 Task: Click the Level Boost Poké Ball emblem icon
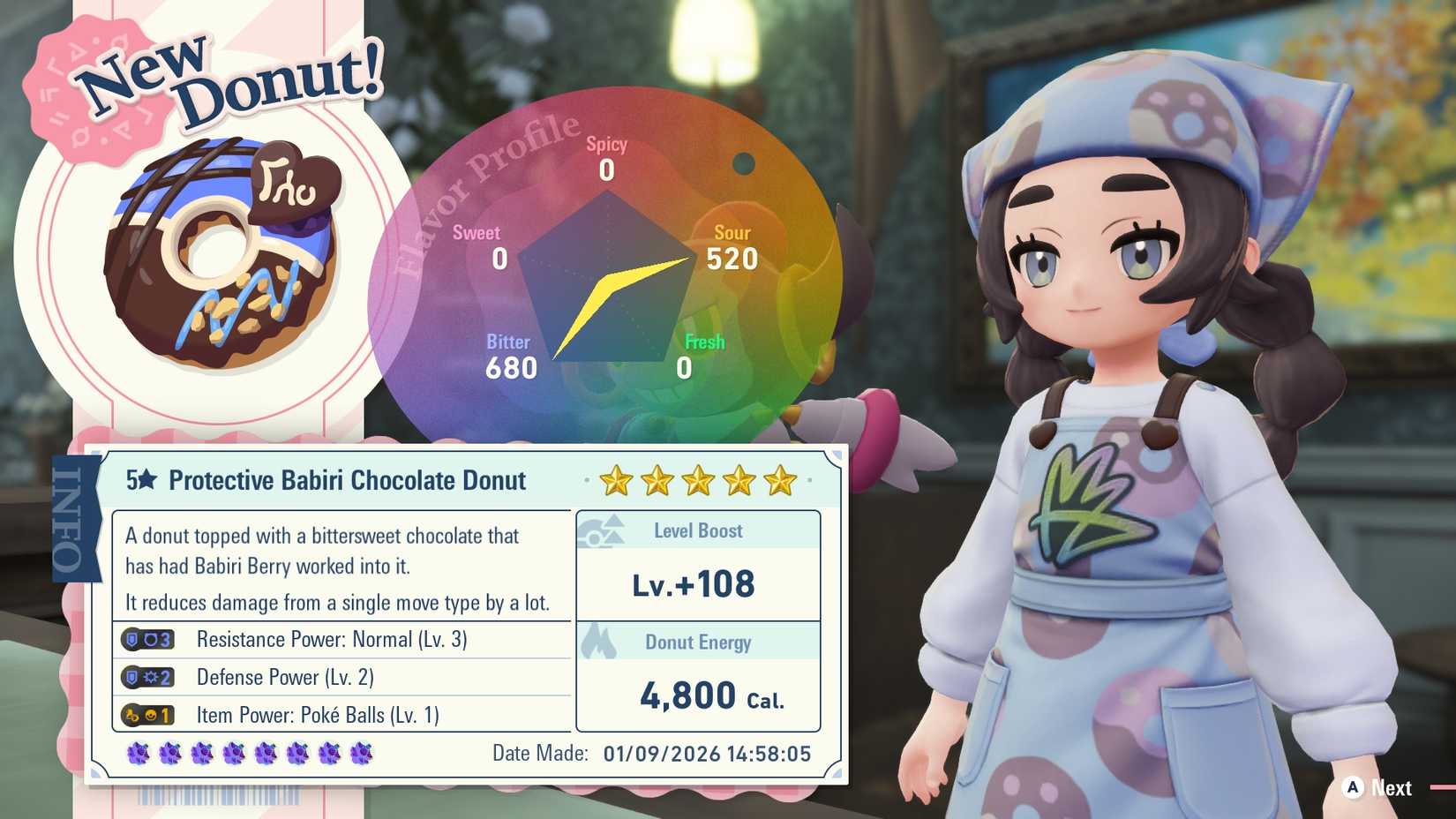pos(604,530)
